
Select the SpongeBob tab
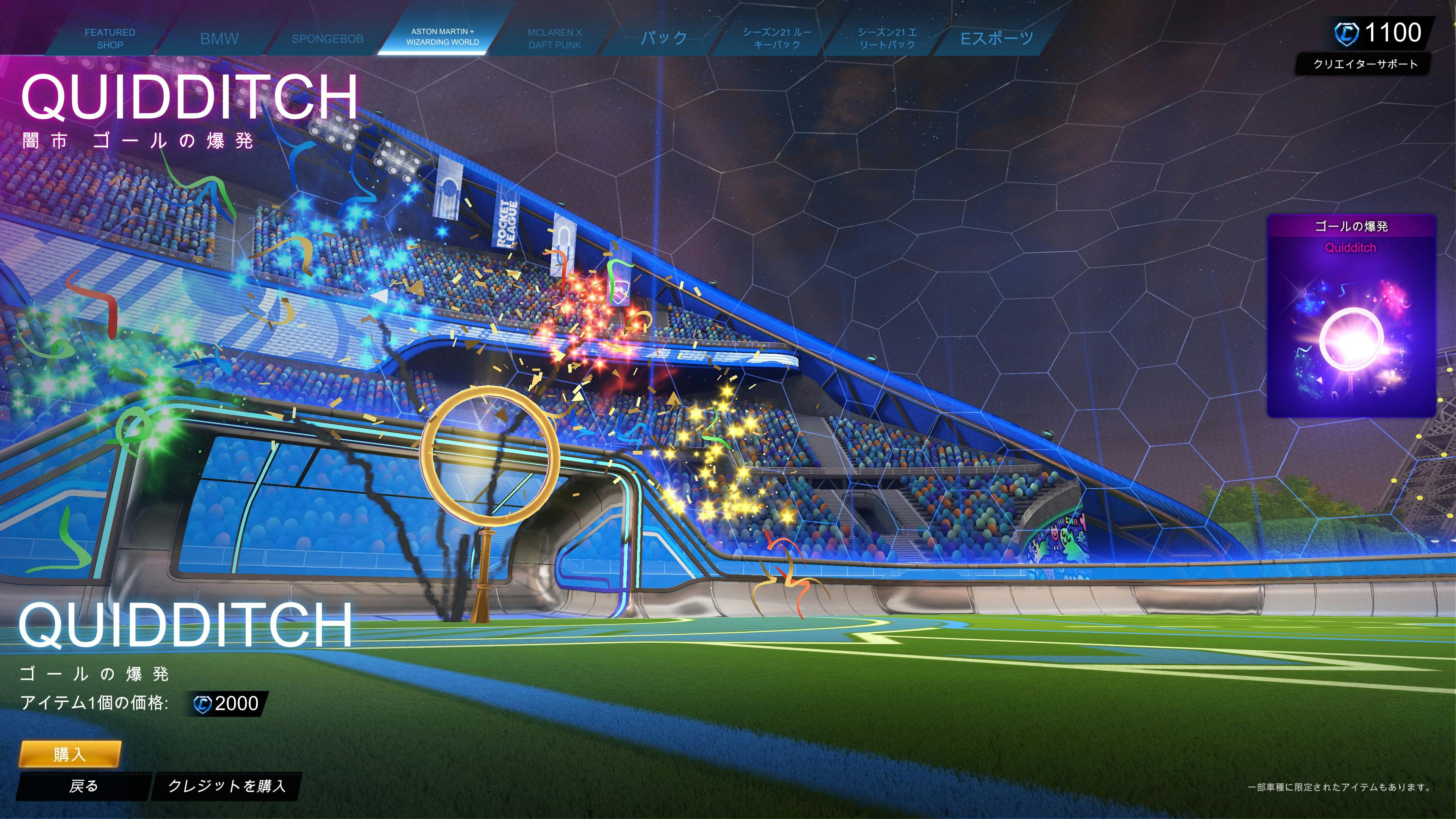pyautogui.click(x=327, y=38)
